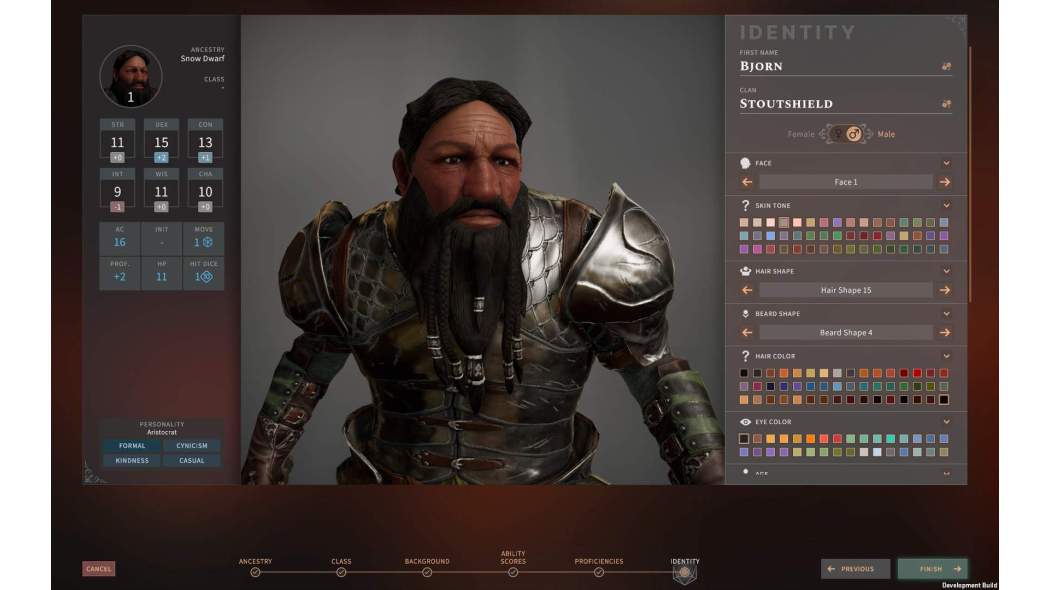Collapse the Hair Color section
Screen dimensions: 1050x590
[x=946, y=356]
